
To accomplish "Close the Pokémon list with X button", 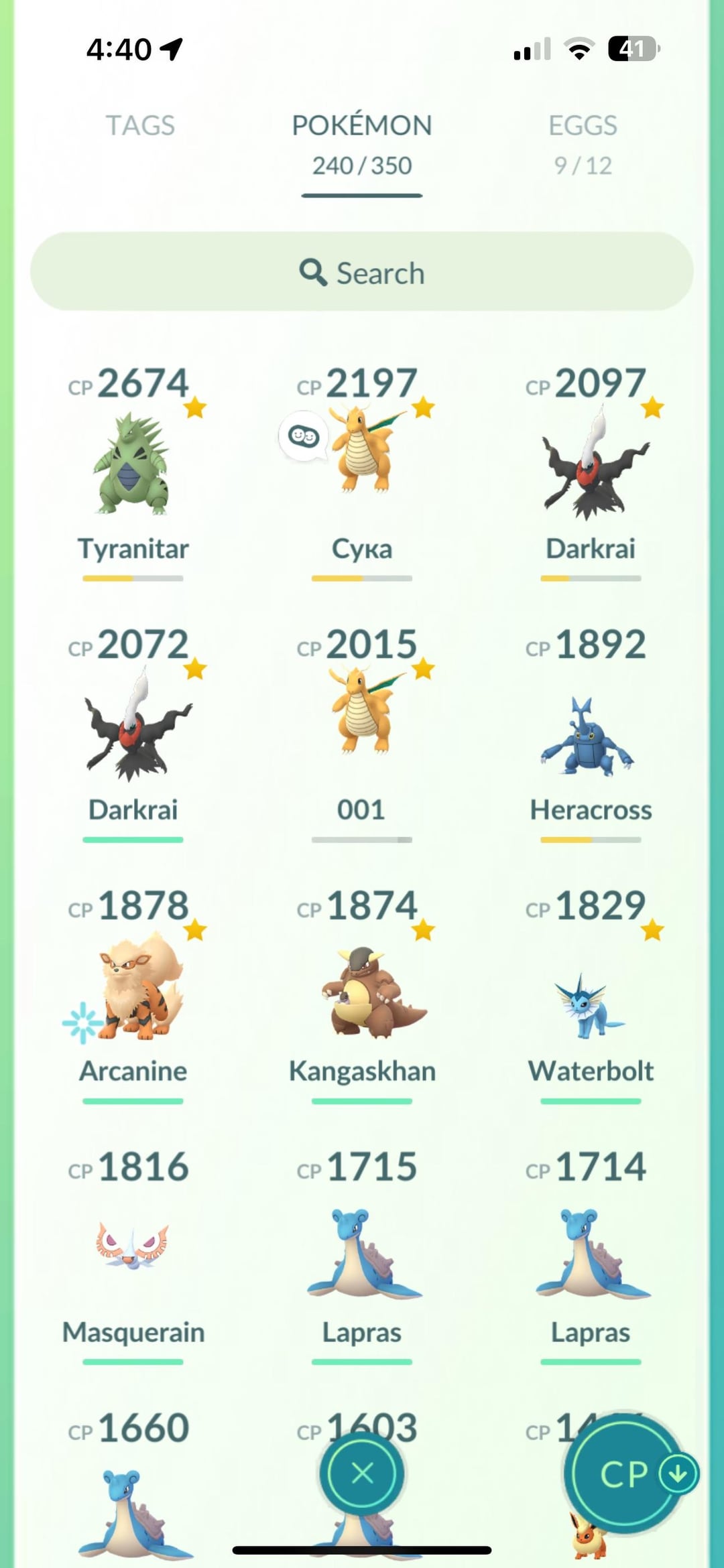I will pos(362,1474).
